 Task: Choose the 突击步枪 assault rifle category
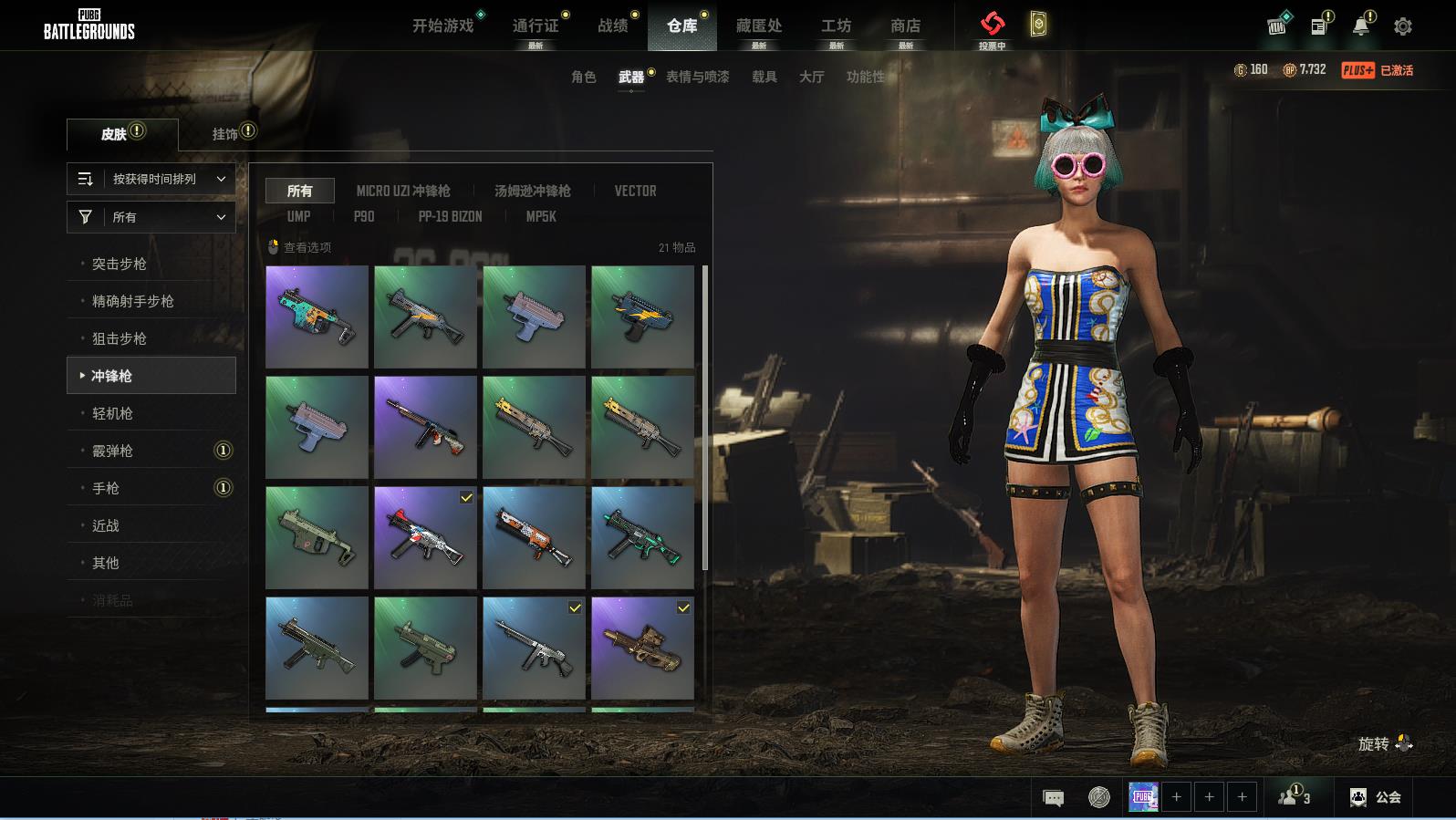pyautogui.click(x=120, y=264)
